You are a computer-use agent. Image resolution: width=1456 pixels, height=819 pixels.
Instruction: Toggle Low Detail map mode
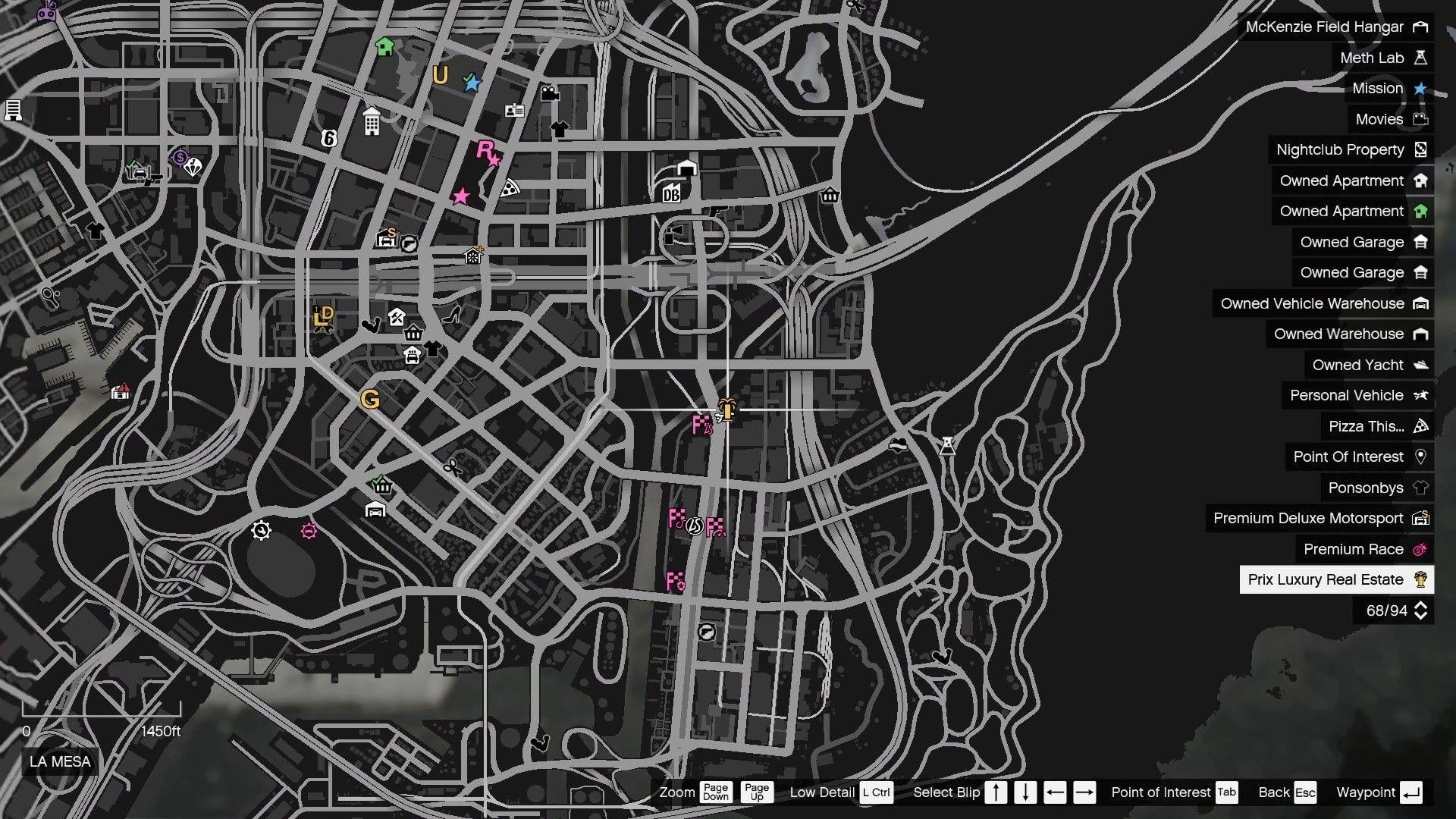(877, 792)
